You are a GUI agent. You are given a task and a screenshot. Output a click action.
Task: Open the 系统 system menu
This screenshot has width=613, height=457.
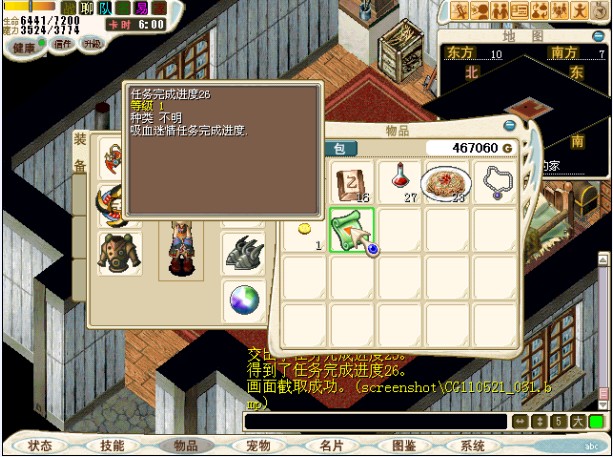pos(474,445)
